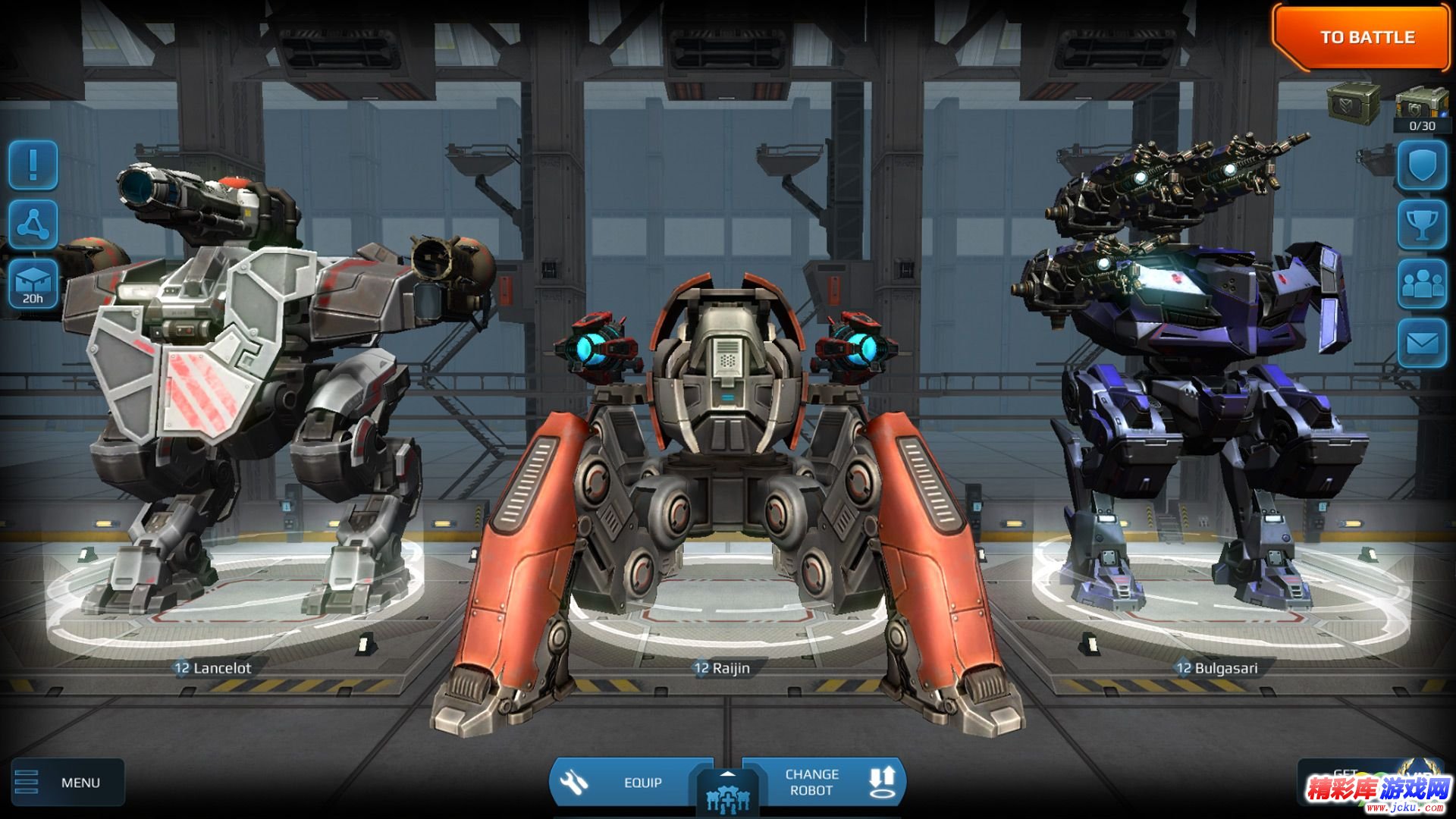The width and height of the screenshot is (1456, 819).
Task: Open the friends list icon
Action: (x=1422, y=284)
